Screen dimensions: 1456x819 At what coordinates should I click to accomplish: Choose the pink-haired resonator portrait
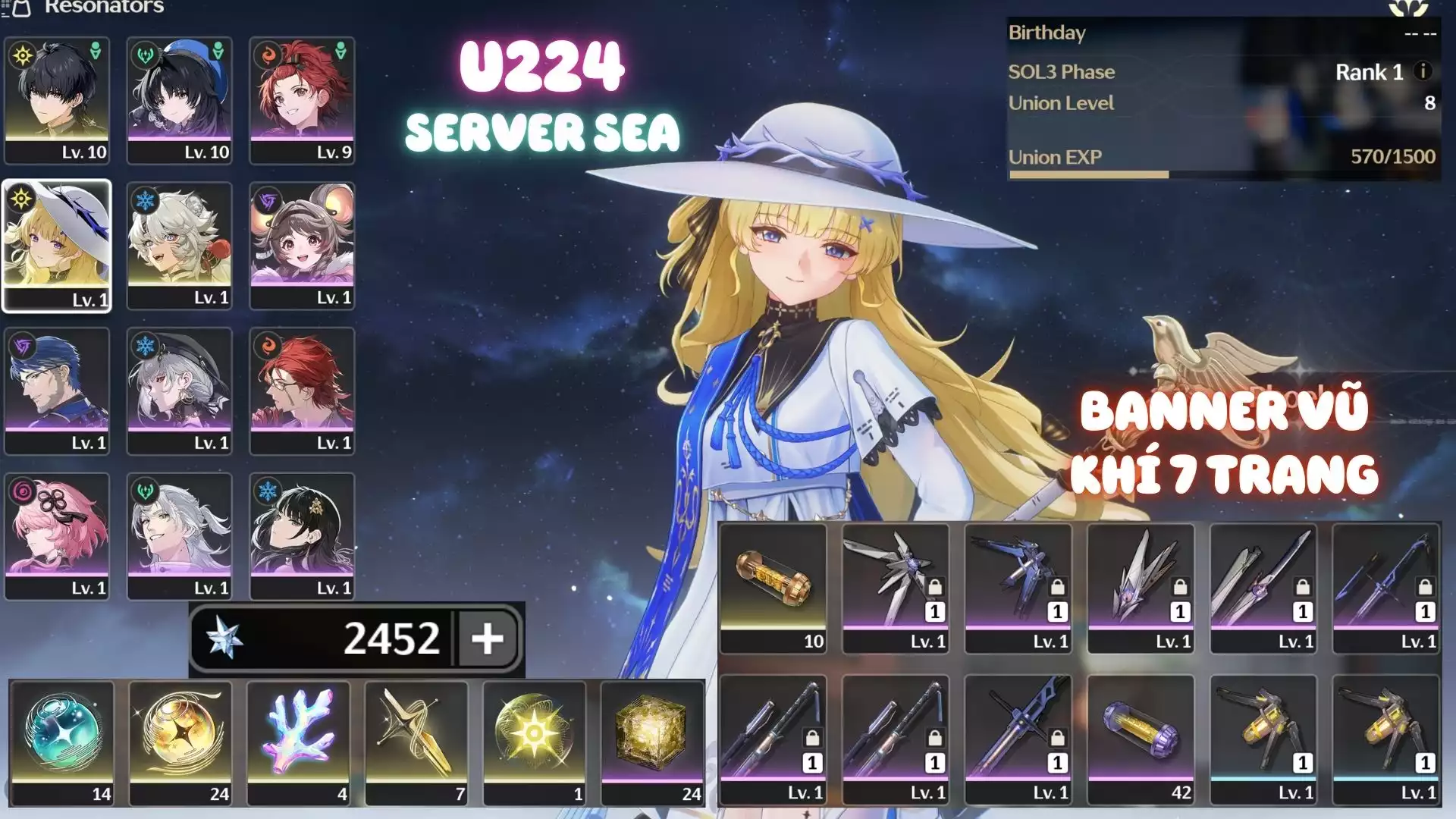click(57, 536)
